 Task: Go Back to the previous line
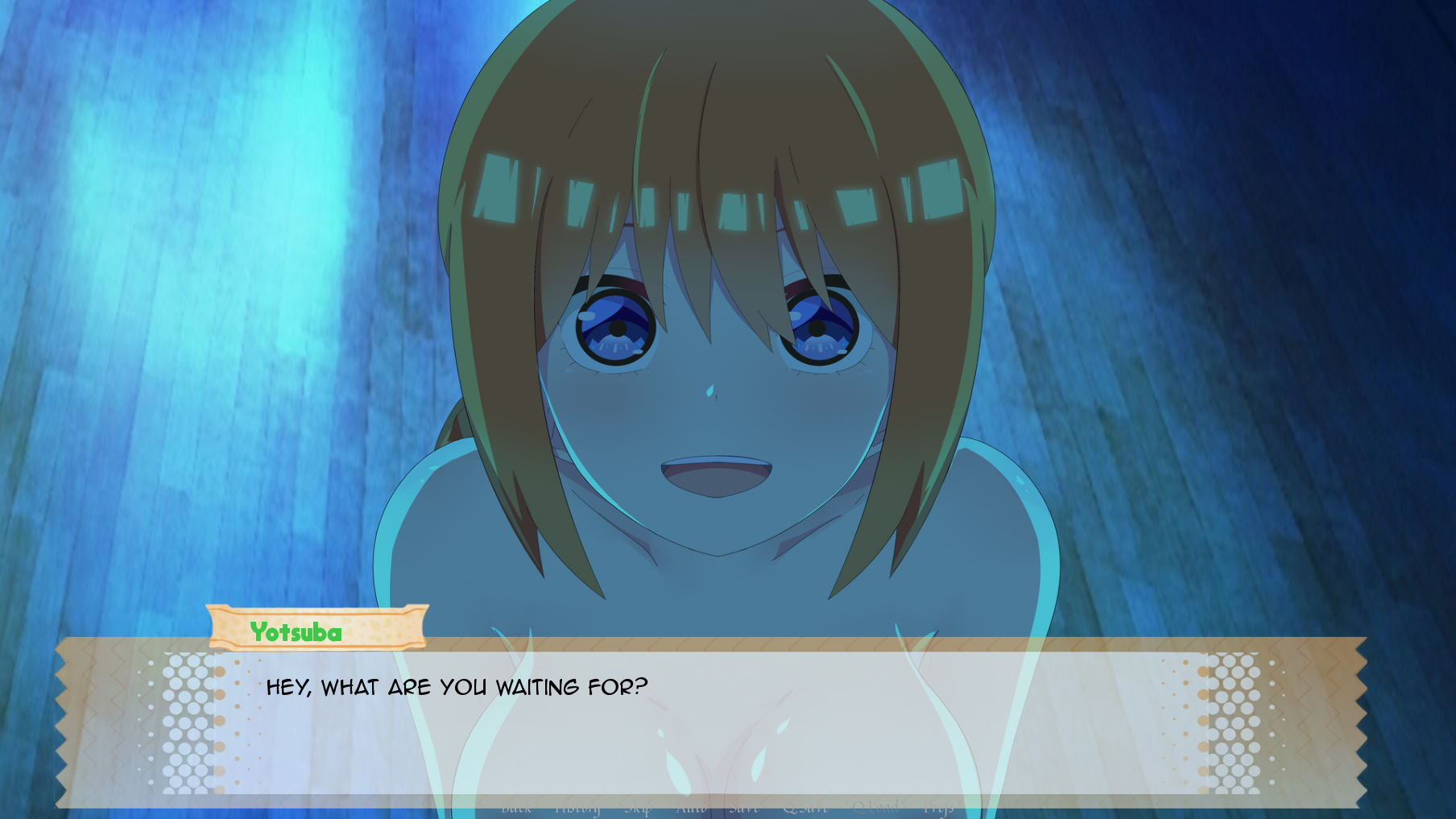516,808
